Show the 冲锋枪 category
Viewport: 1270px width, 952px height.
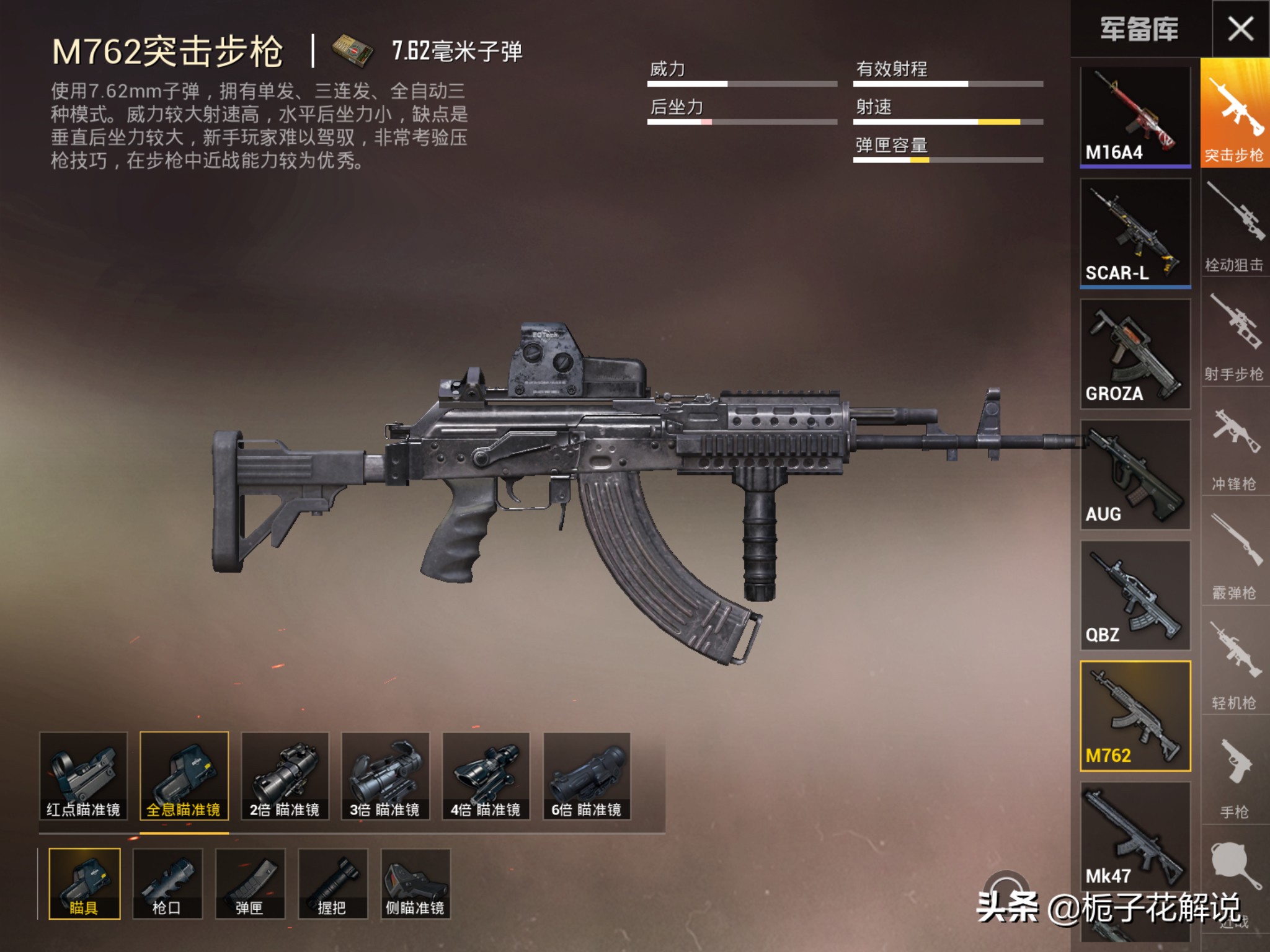(1234, 446)
